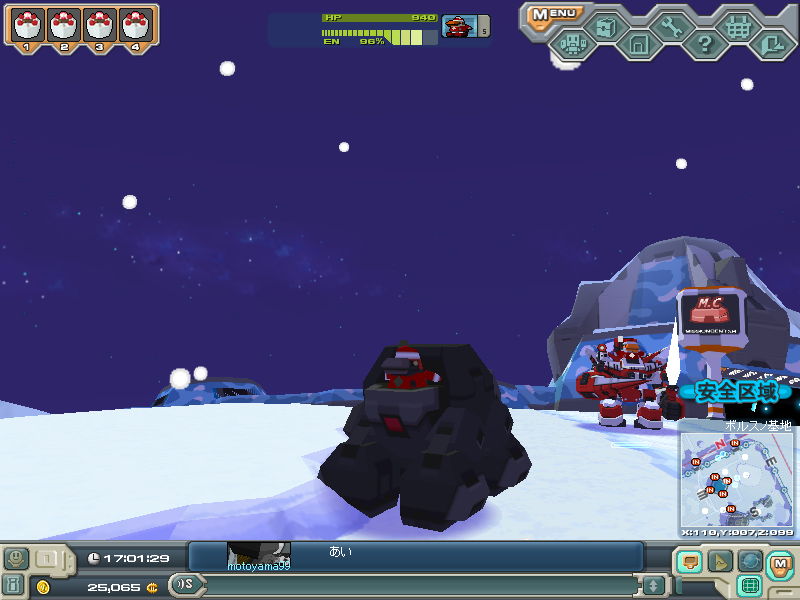800x600 pixels.
Task: Select hotbar slot 4
Action: click(135, 26)
